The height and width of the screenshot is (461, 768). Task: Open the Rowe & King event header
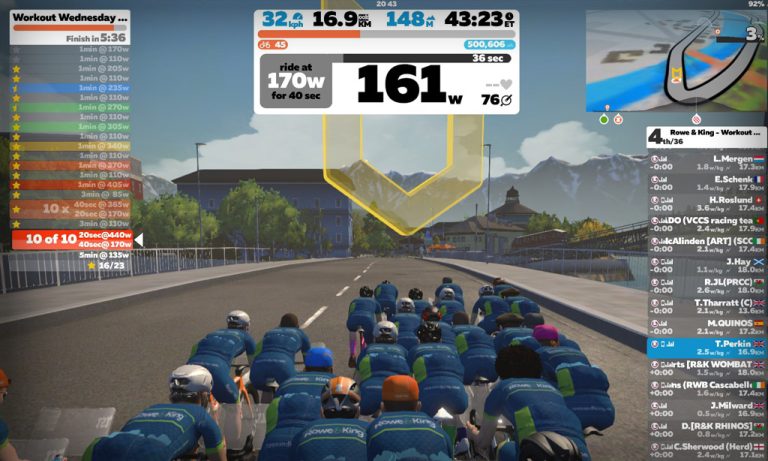tap(706, 136)
